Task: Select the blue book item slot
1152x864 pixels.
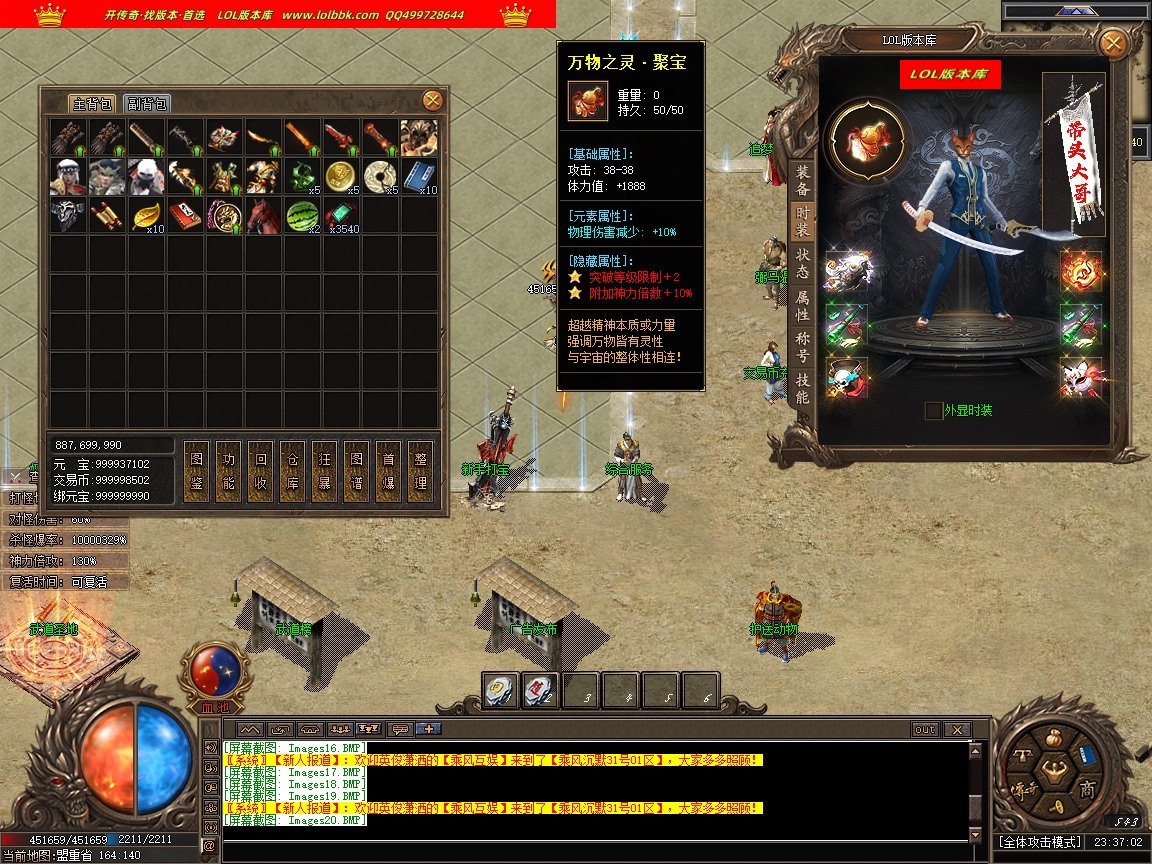Action: (419, 176)
